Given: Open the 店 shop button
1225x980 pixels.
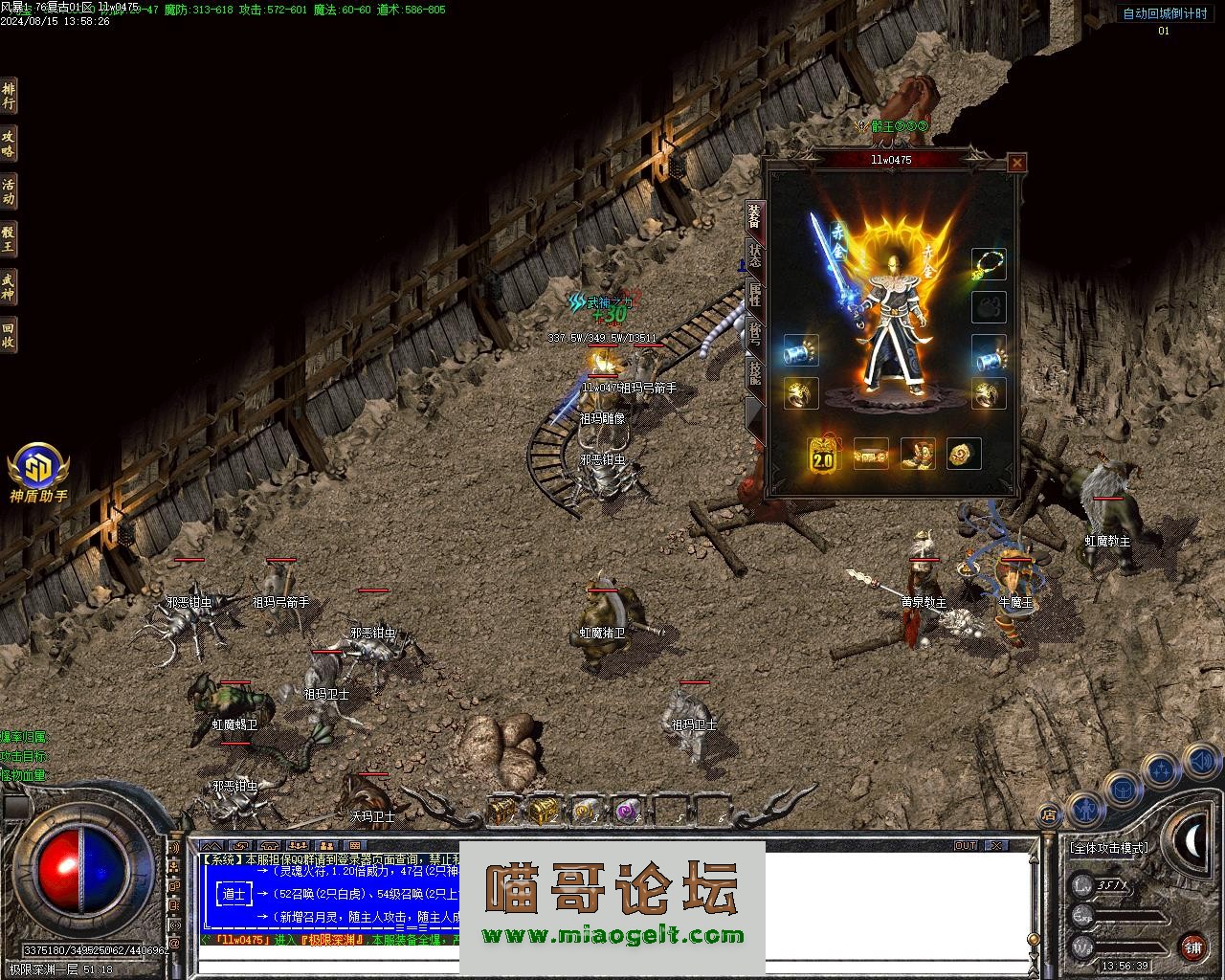Looking at the screenshot, I should click(1049, 815).
